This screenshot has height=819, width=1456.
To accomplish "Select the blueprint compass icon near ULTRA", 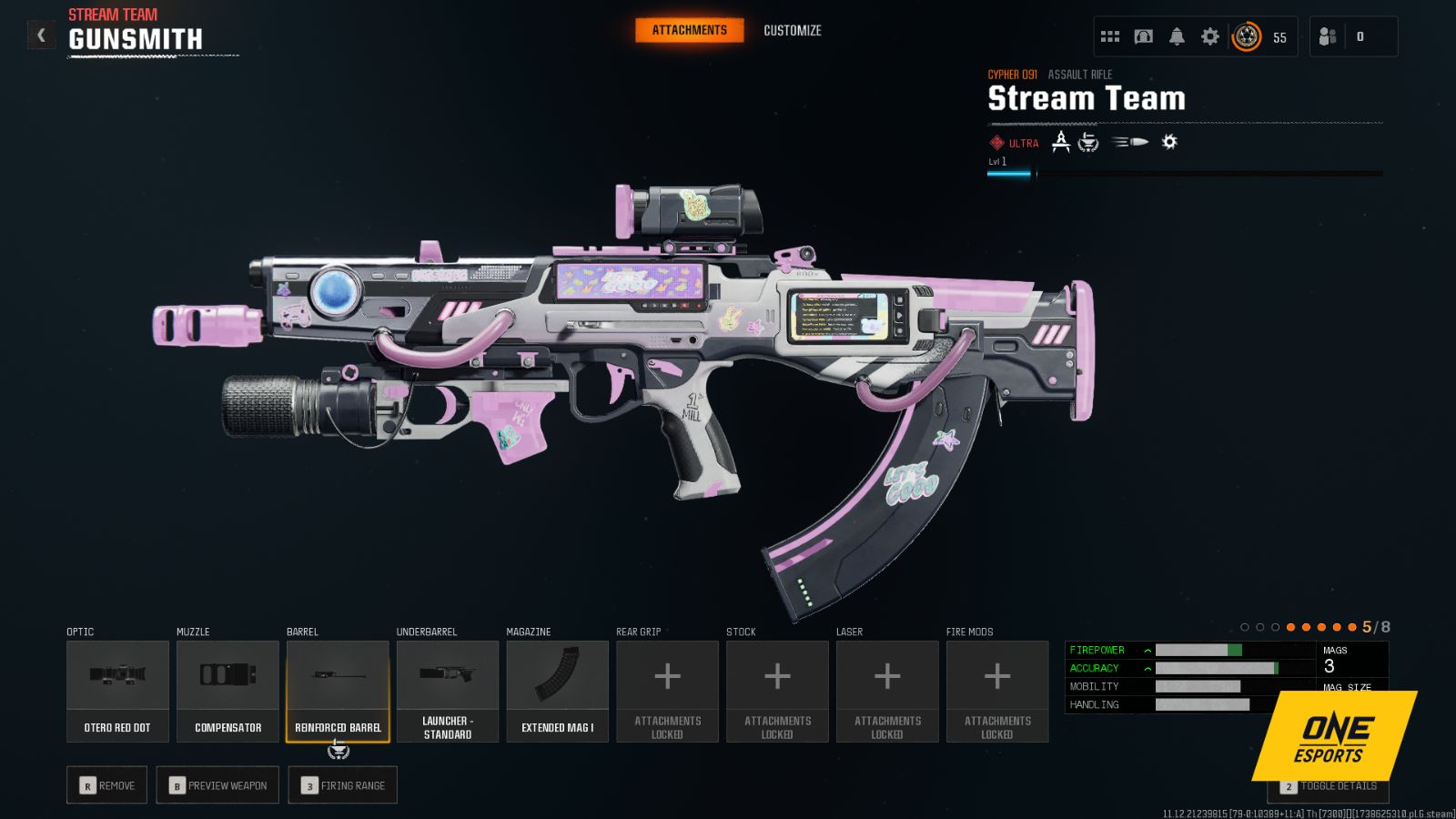I will tap(1060, 142).
